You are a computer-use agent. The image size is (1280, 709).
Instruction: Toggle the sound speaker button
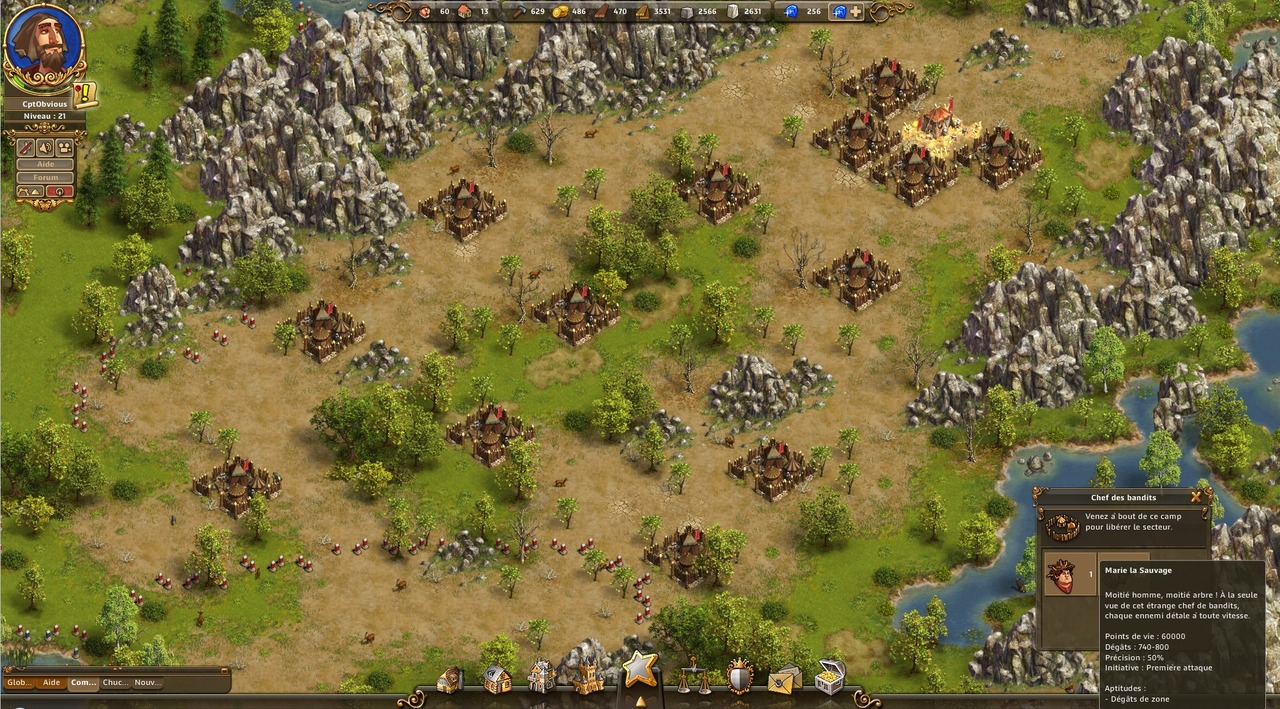point(45,147)
